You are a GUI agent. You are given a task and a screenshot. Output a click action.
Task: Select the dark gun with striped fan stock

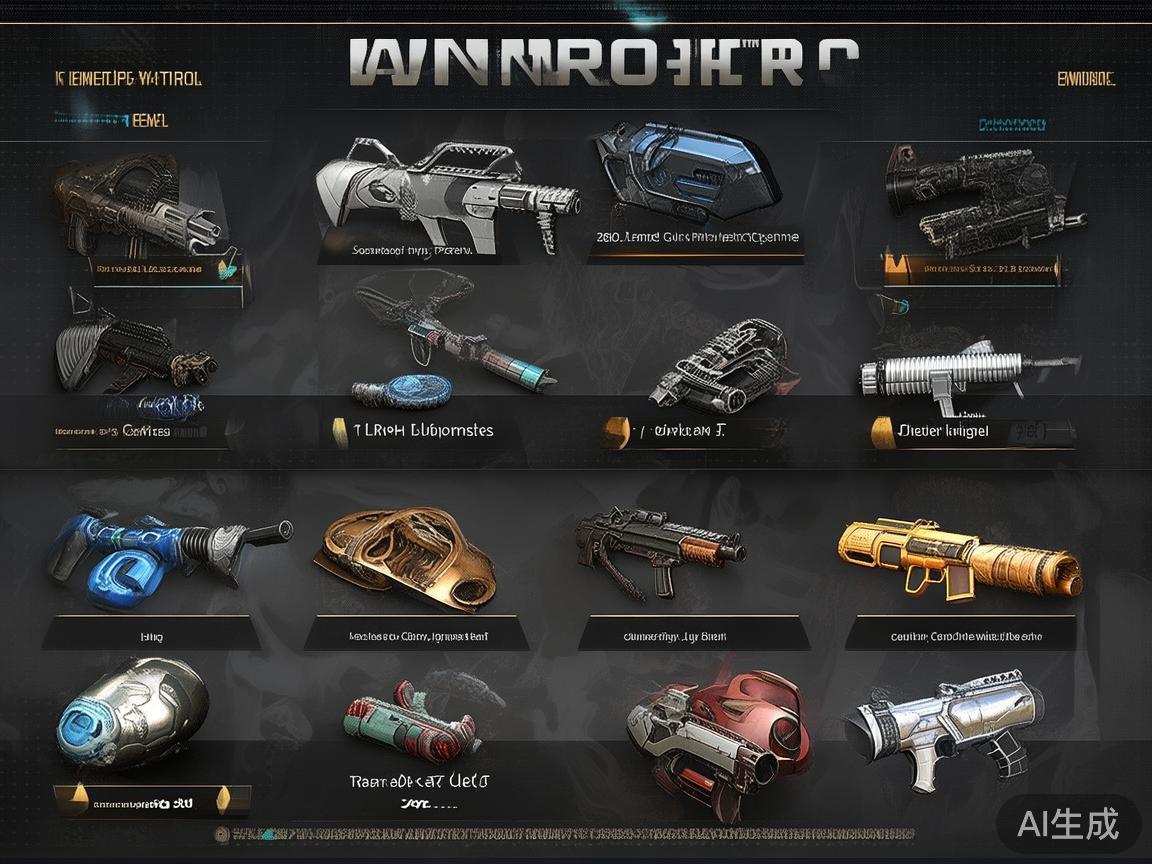(x=130, y=350)
